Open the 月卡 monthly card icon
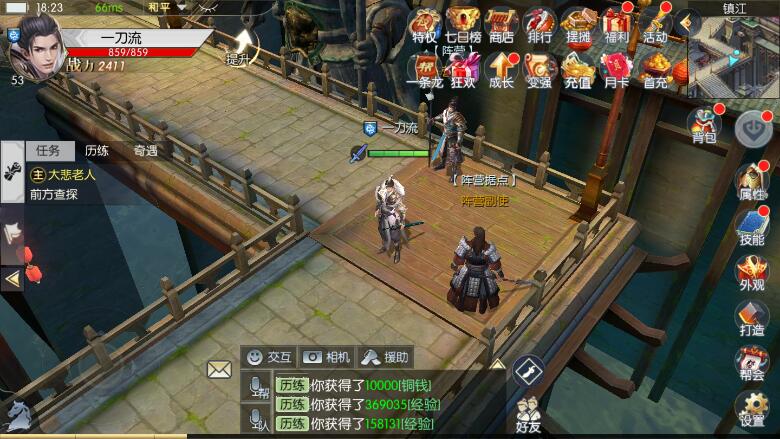780x439 pixels. [x=617, y=70]
